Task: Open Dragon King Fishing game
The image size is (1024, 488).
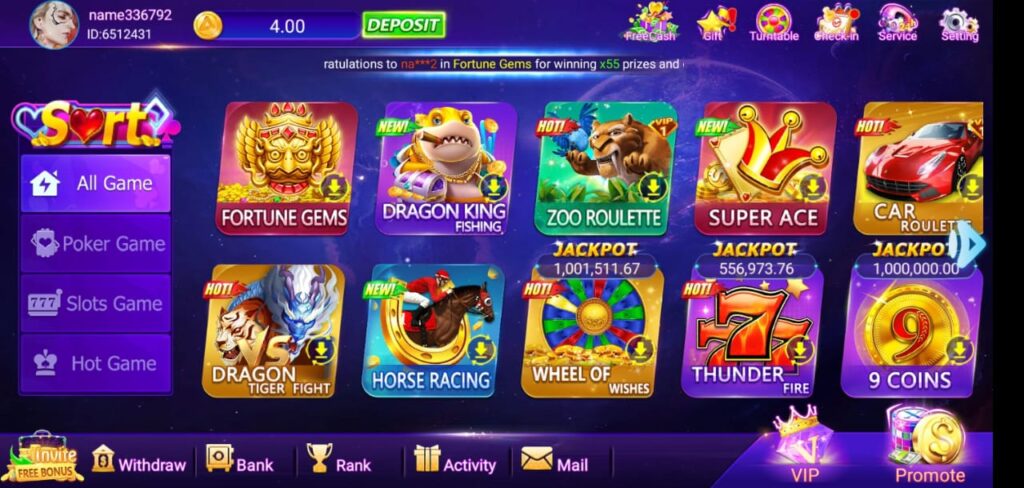Action: click(444, 167)
